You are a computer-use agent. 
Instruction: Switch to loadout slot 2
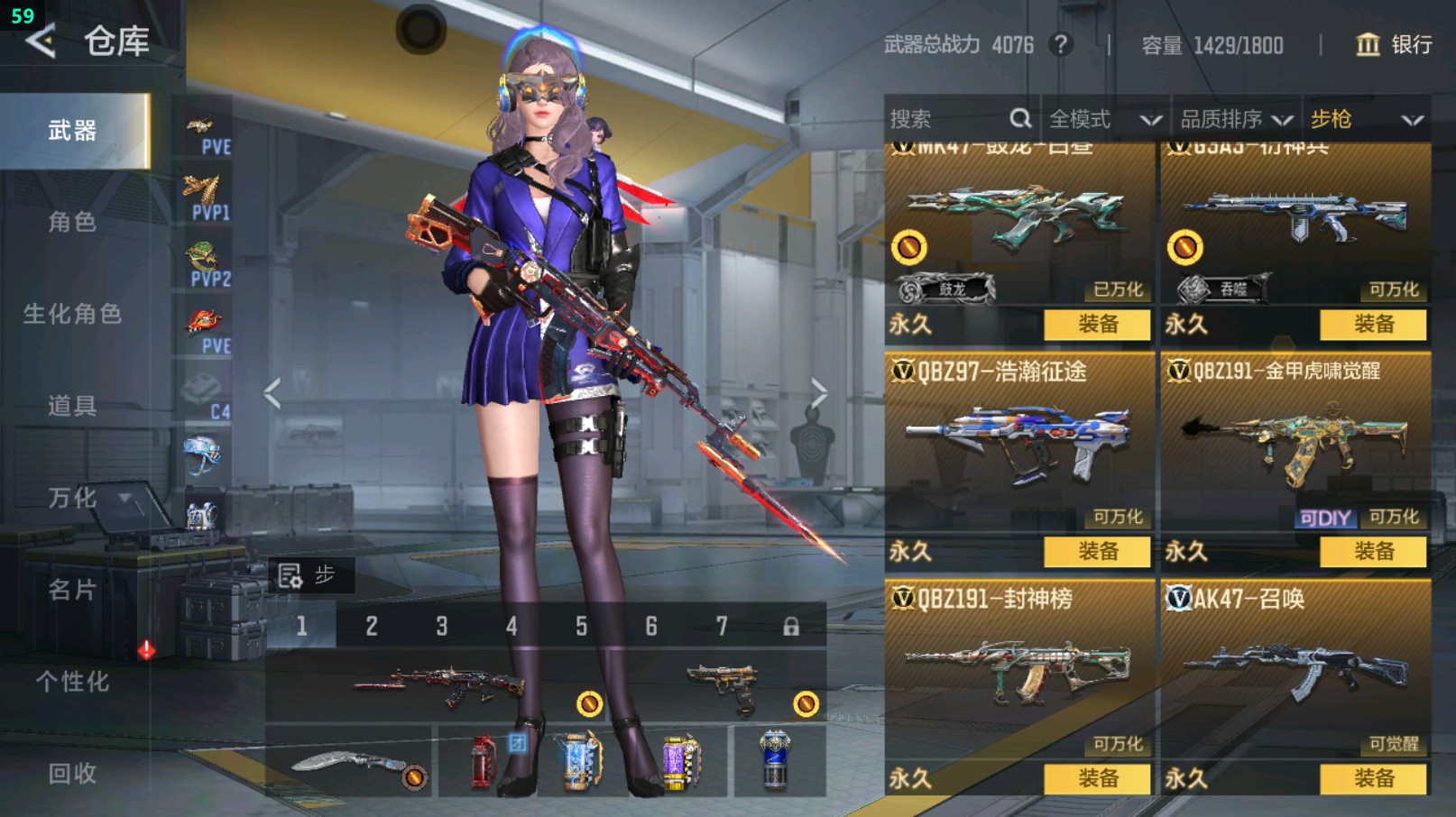coord(372,626)
